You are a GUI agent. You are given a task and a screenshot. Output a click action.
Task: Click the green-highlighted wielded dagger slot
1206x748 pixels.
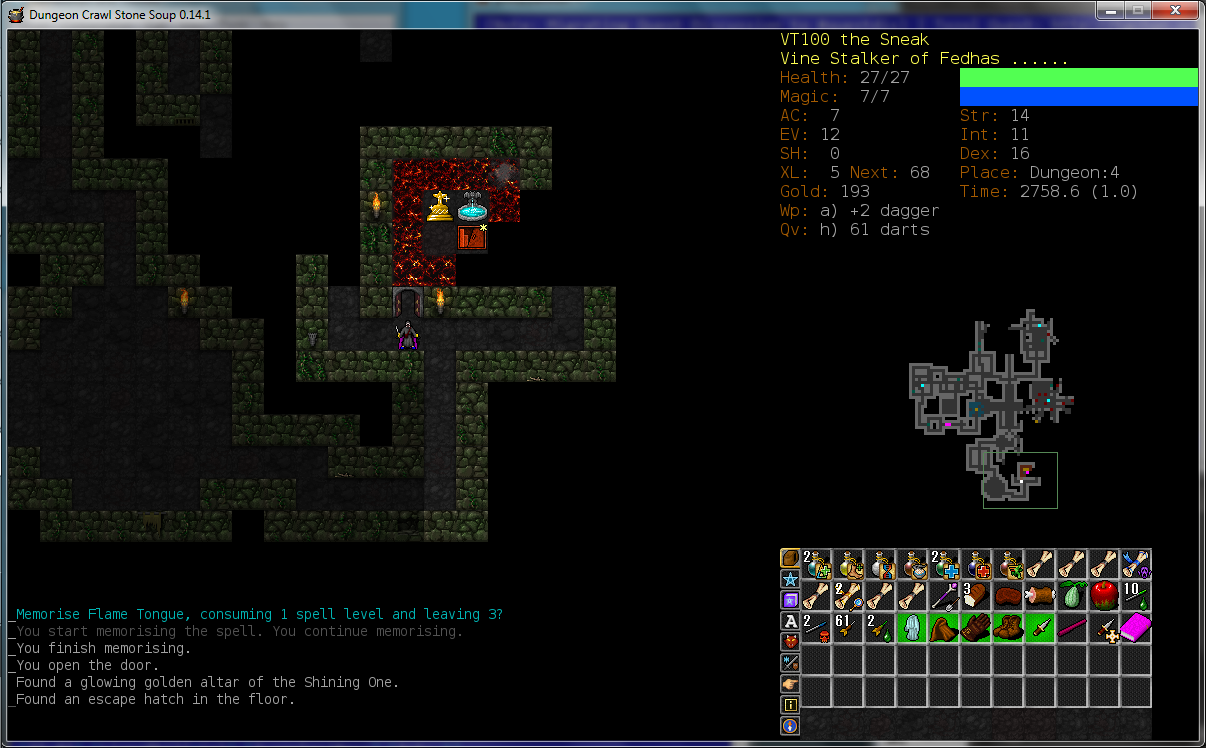1040,628
